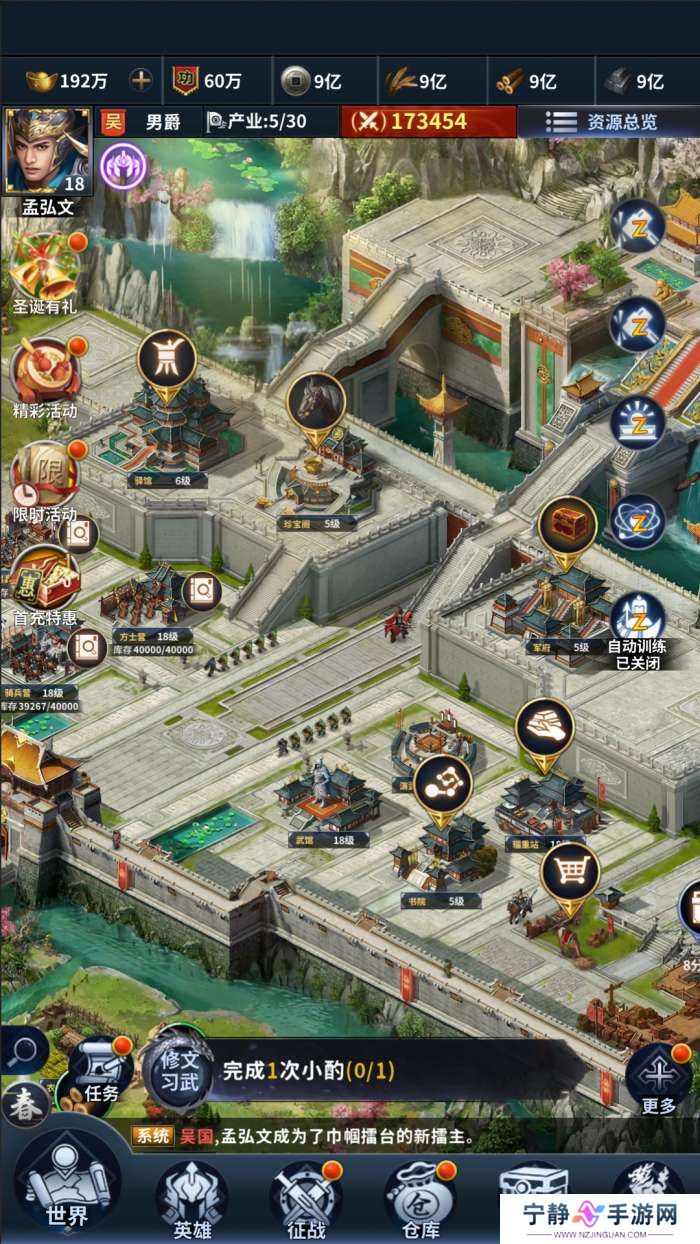Viewport: 700px width, 1244px height.
Task: Tap the shopping cart bubble icon
Action: pos(569,874)
